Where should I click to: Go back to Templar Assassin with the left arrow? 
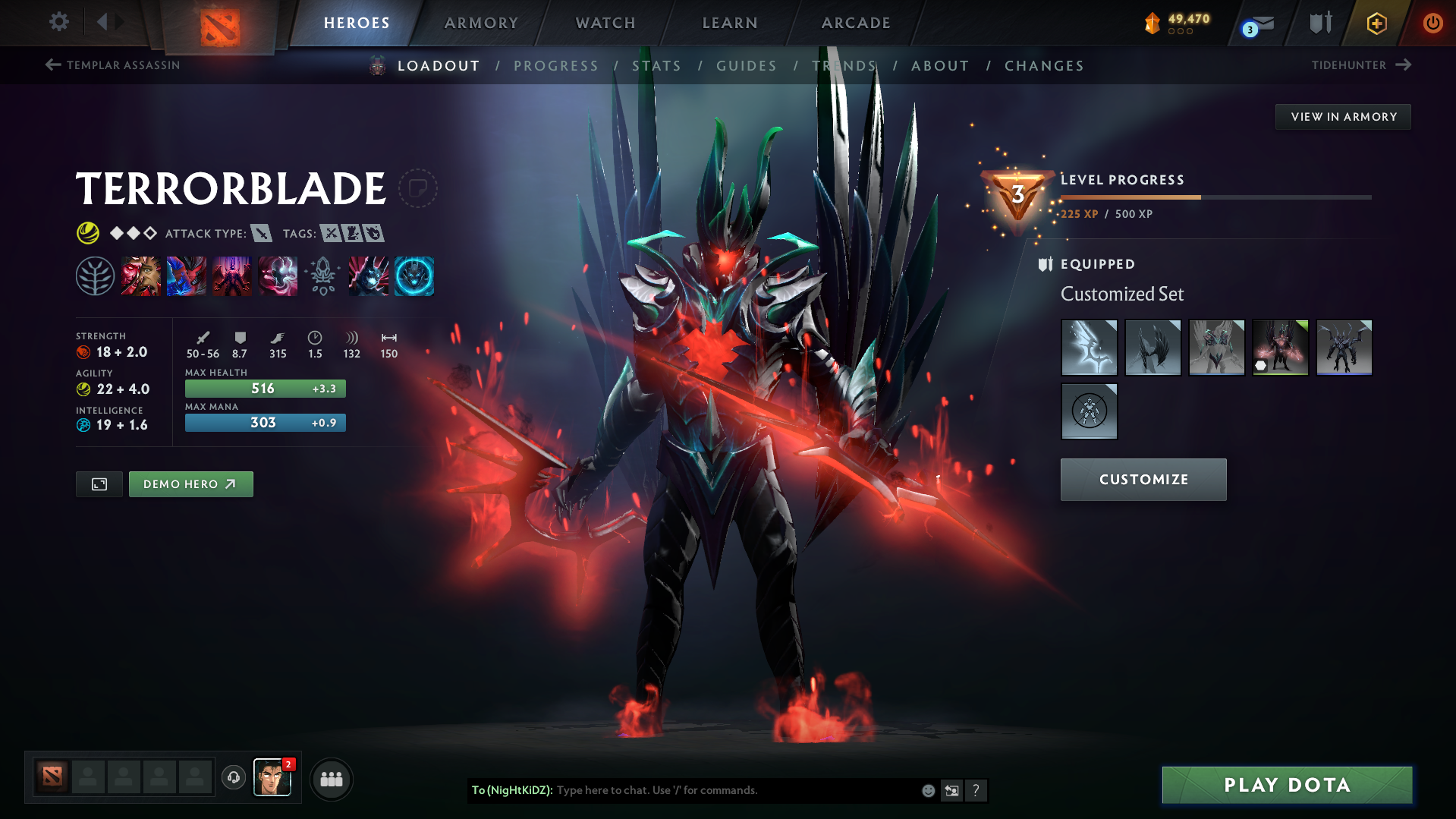point(52,65)
